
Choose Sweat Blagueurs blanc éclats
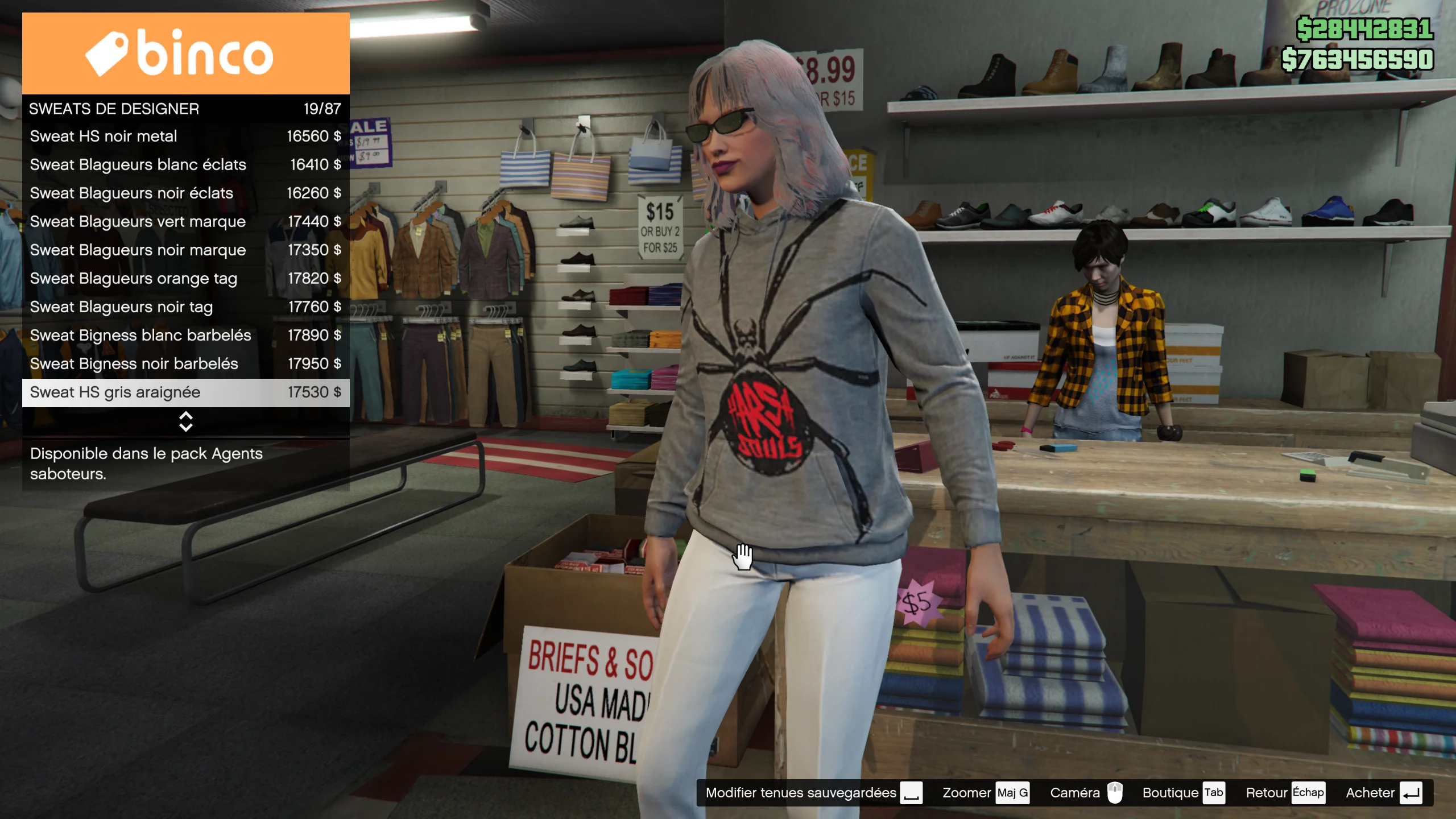[185, 165]
